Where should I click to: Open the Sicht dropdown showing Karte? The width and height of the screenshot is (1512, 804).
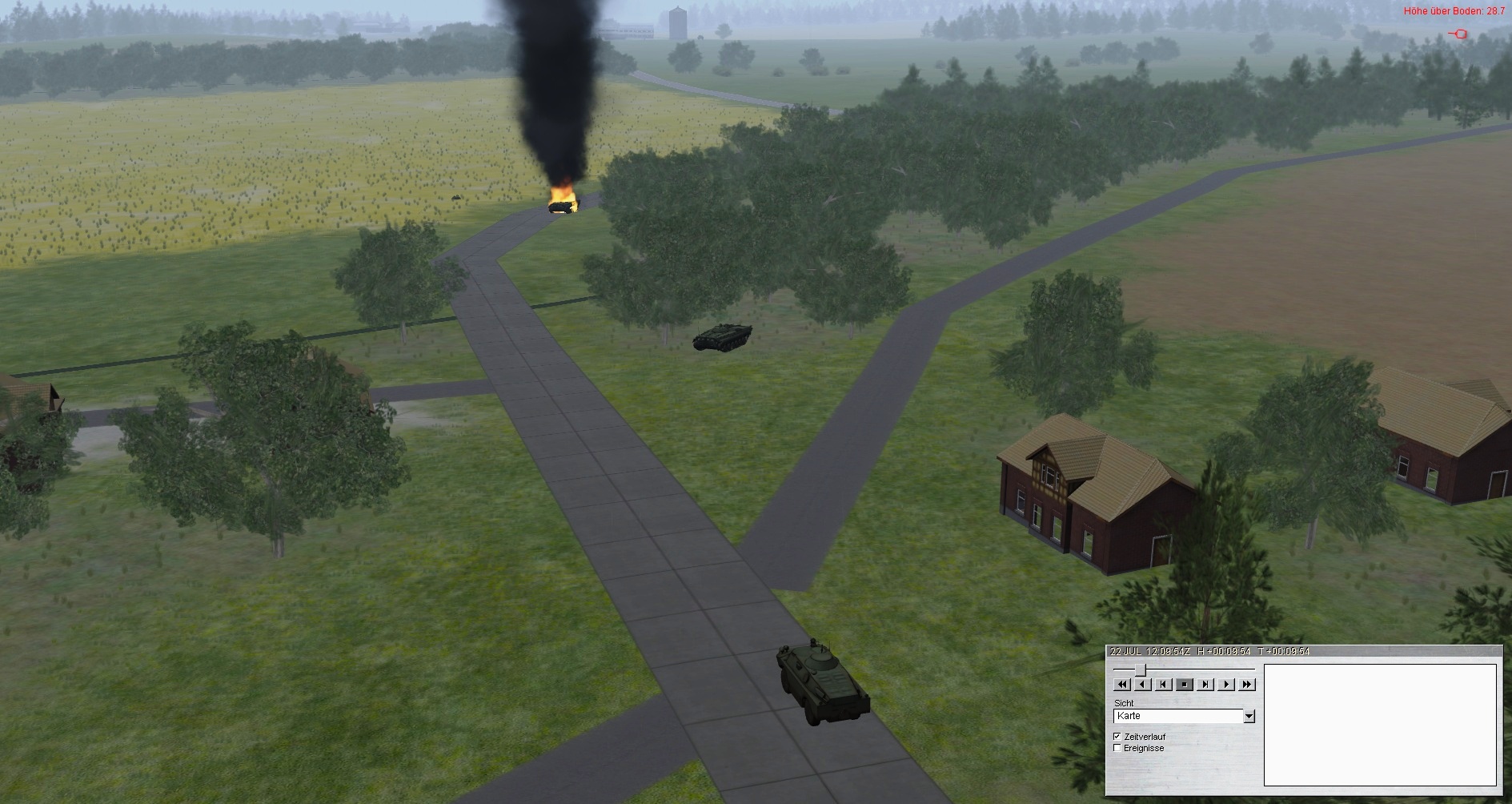[x=1249, y=716]
